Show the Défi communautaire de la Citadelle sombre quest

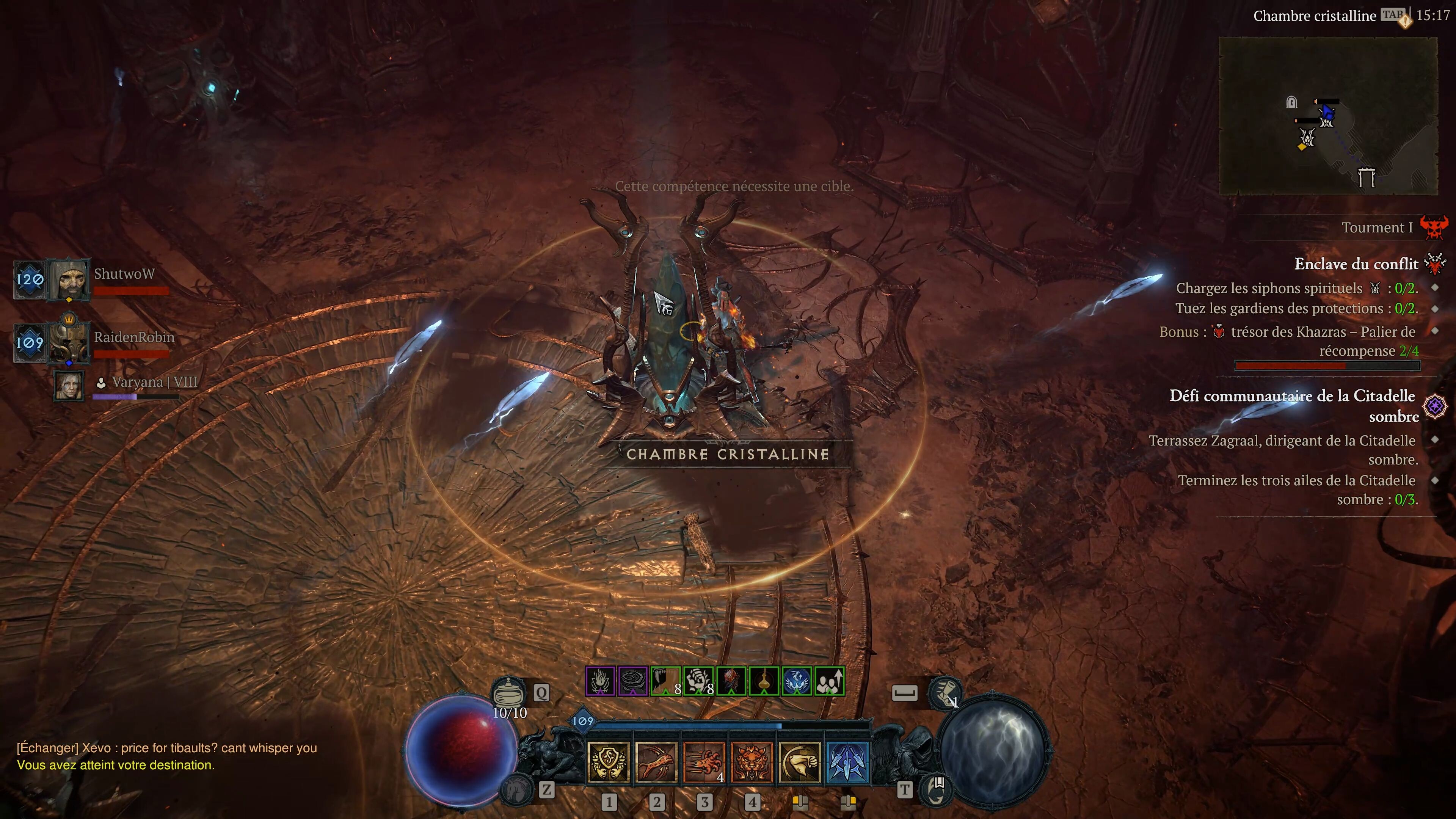click(1292, 406)
